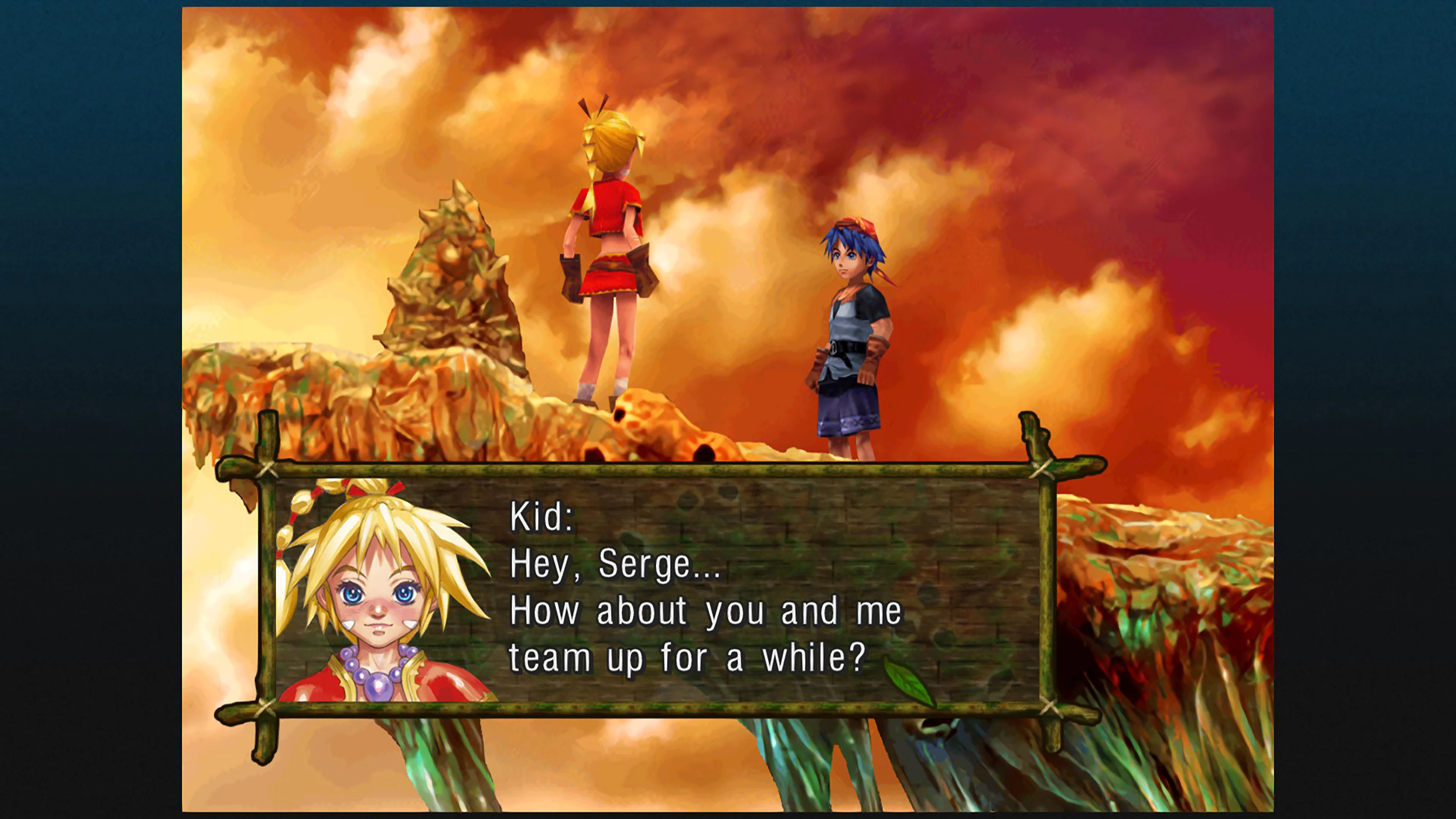Toggle the dialogue box visibility
Screen dimensions: 1456x819
coord(678,593)
